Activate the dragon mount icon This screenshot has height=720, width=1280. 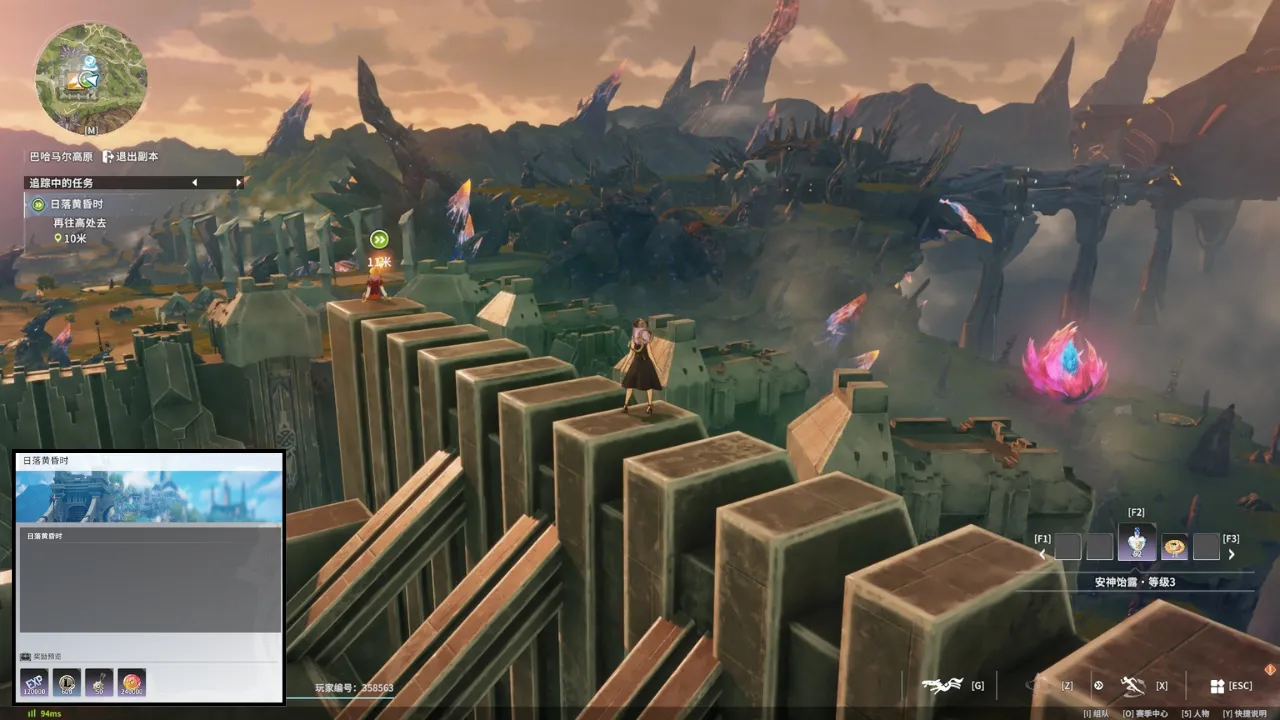point(943,685)
